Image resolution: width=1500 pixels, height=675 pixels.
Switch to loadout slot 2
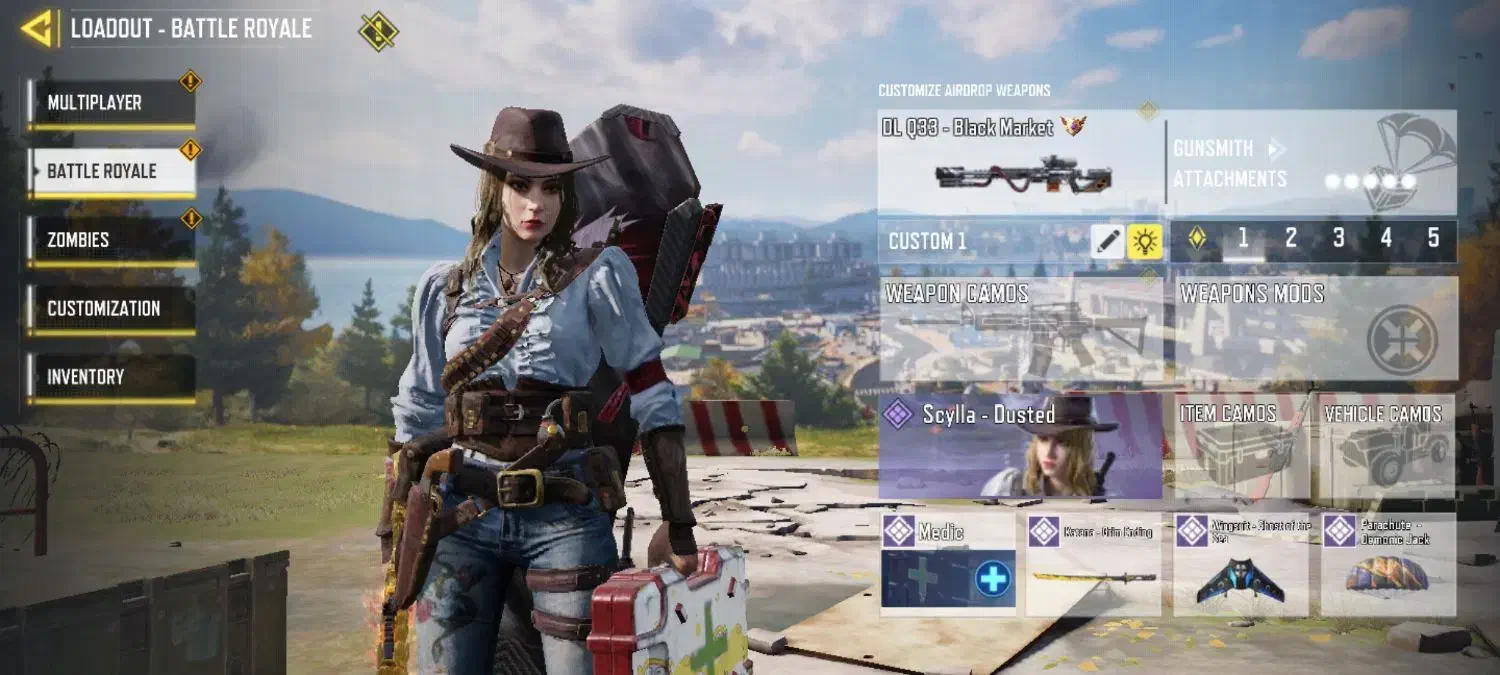pyautogui.click(x=1291, y=238)
